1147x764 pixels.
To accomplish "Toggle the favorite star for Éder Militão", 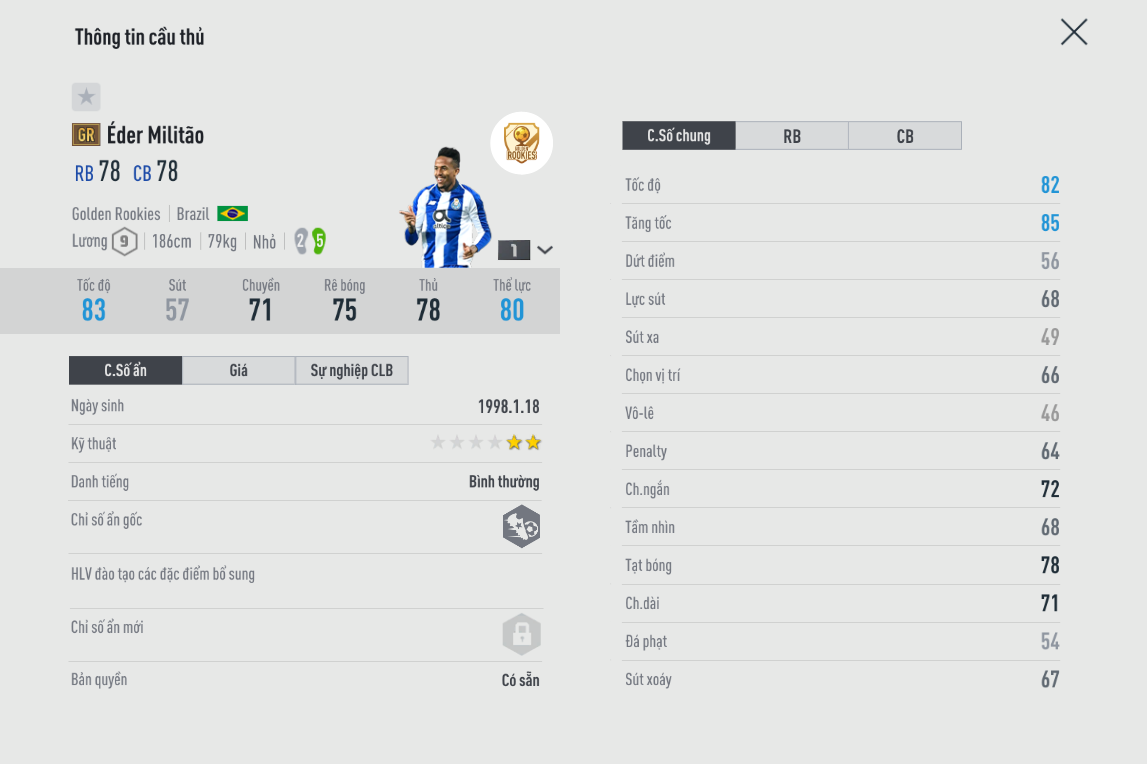I will pos(86,97).
